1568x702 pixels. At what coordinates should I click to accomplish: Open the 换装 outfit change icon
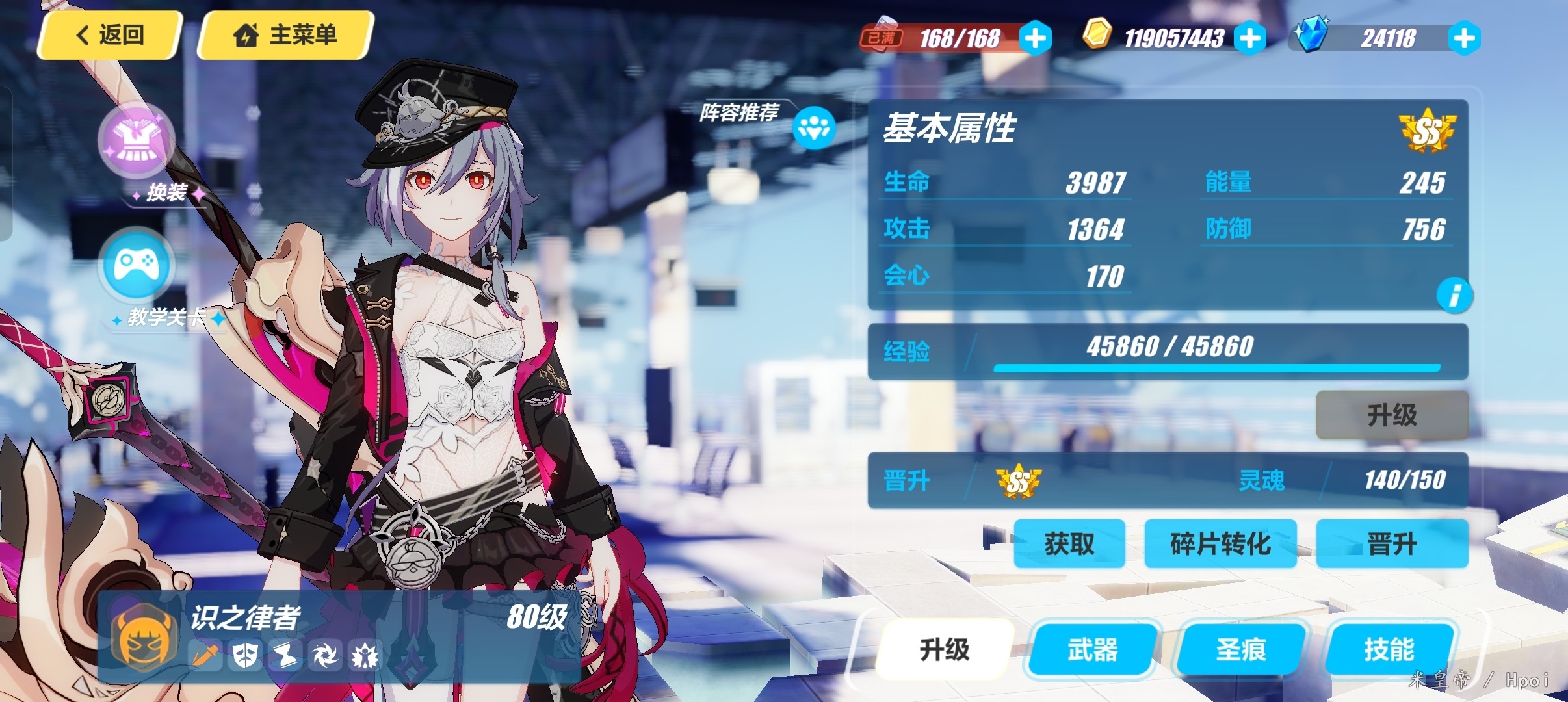tap(137, 140)
